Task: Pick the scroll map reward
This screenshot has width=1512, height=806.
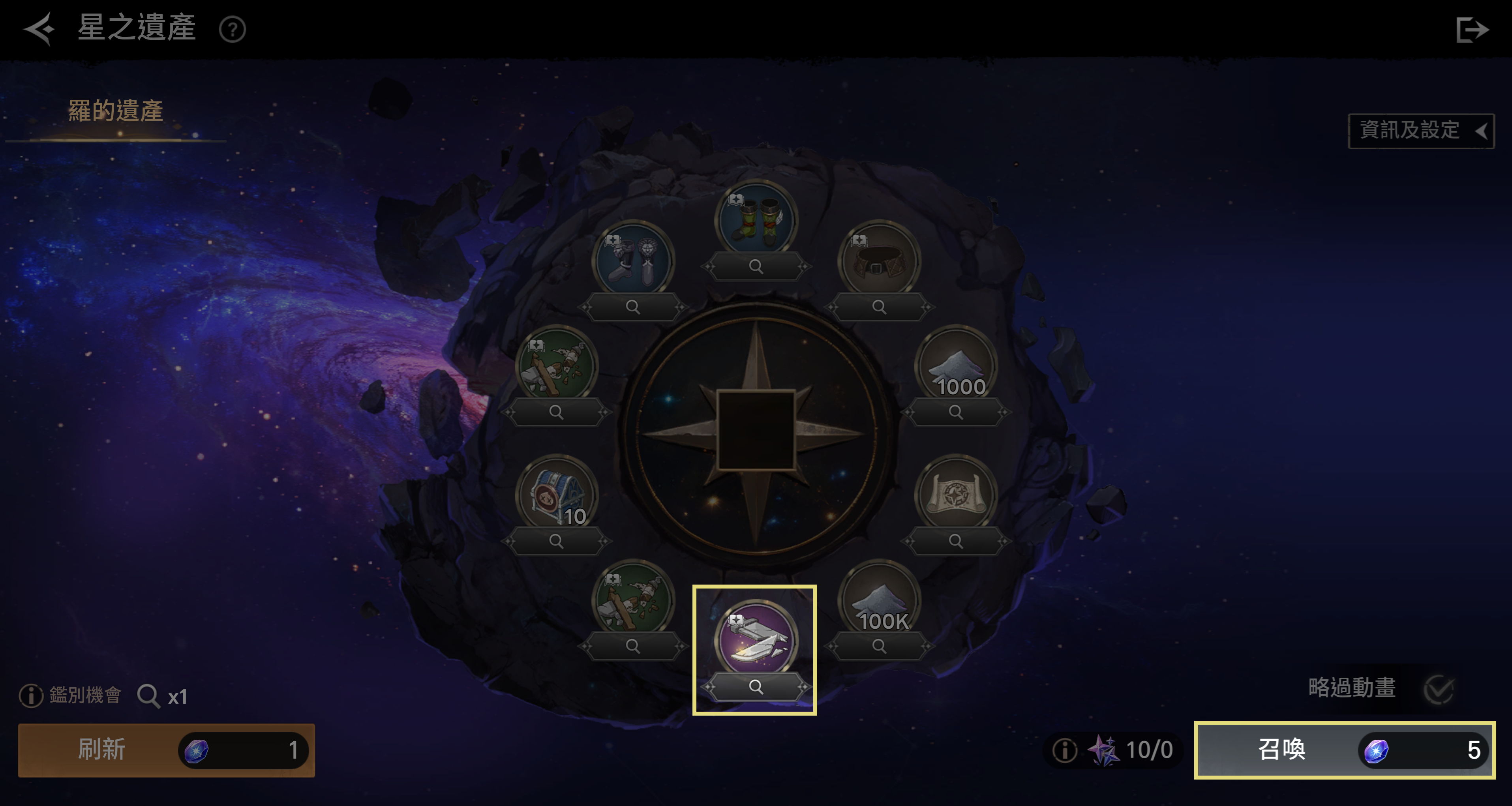Action: click(x=956, y=494)
